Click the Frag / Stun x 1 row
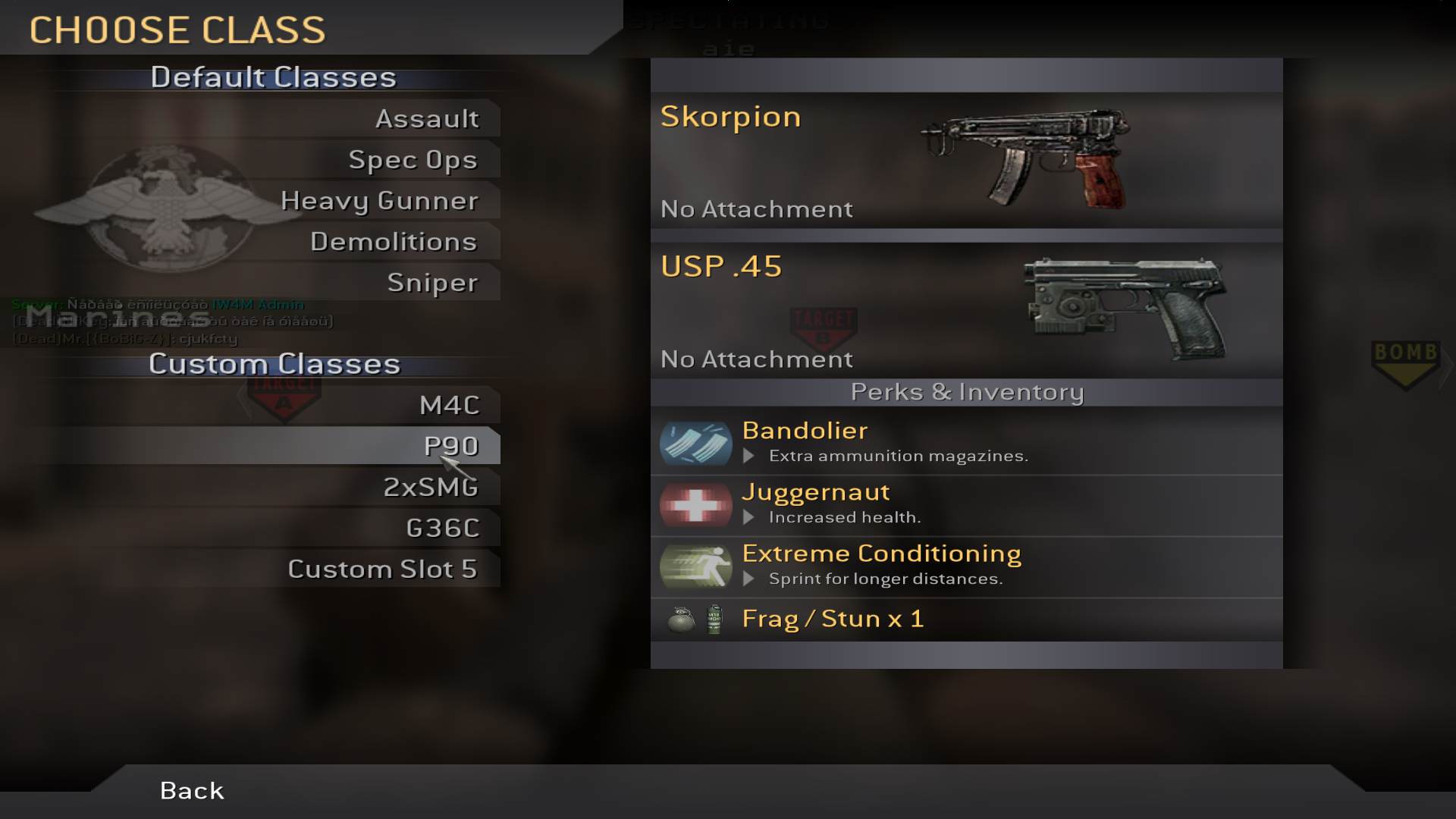Screen dimensions: 1456x819 pos(832,618)
